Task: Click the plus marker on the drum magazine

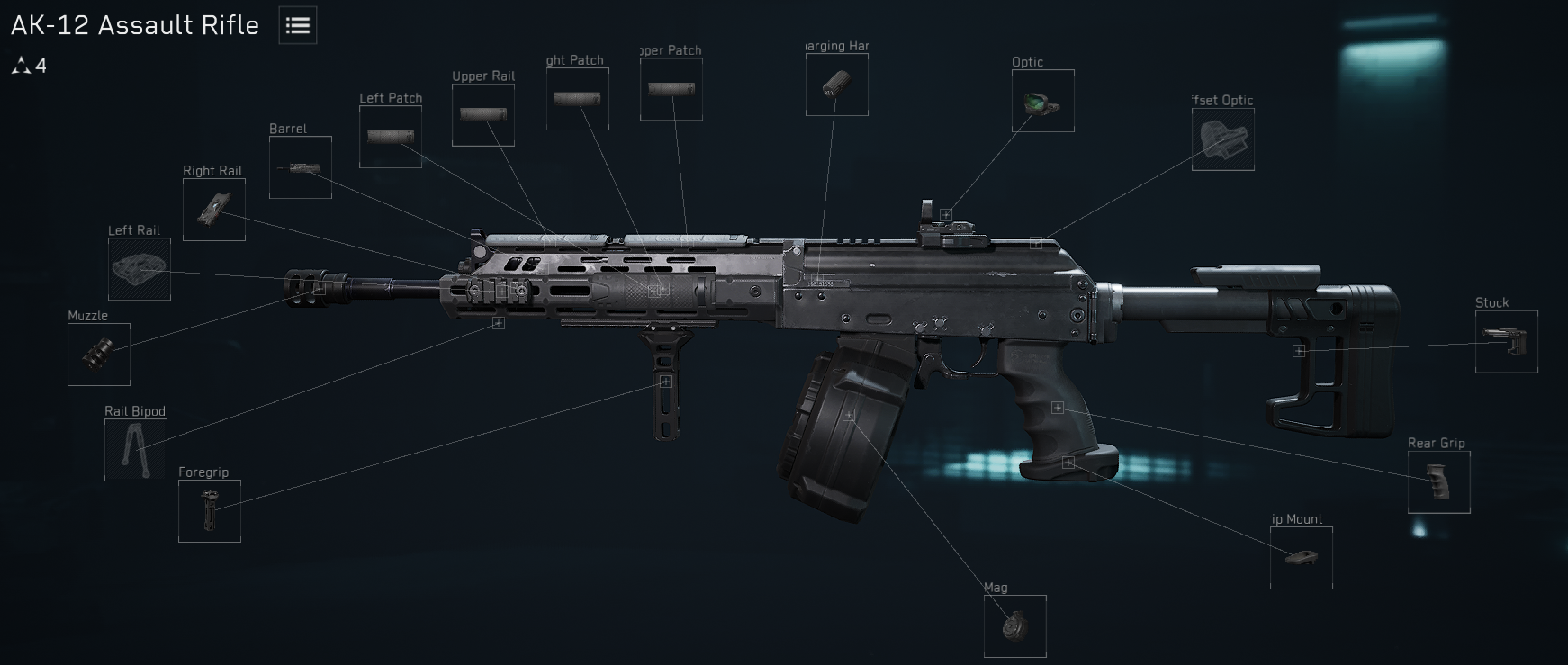Action: pyautogui.click(x=847, y=414)
